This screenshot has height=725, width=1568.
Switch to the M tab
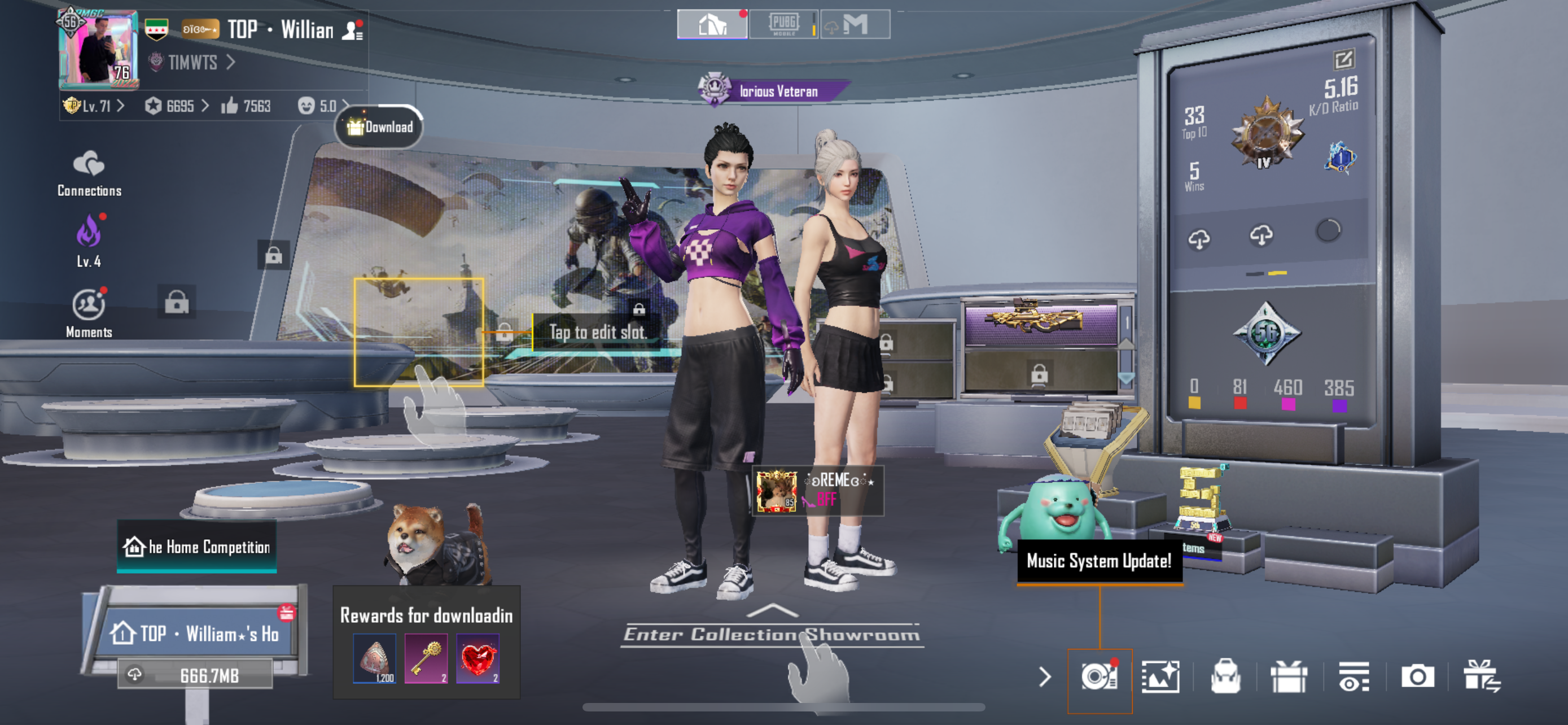point(855,25)
